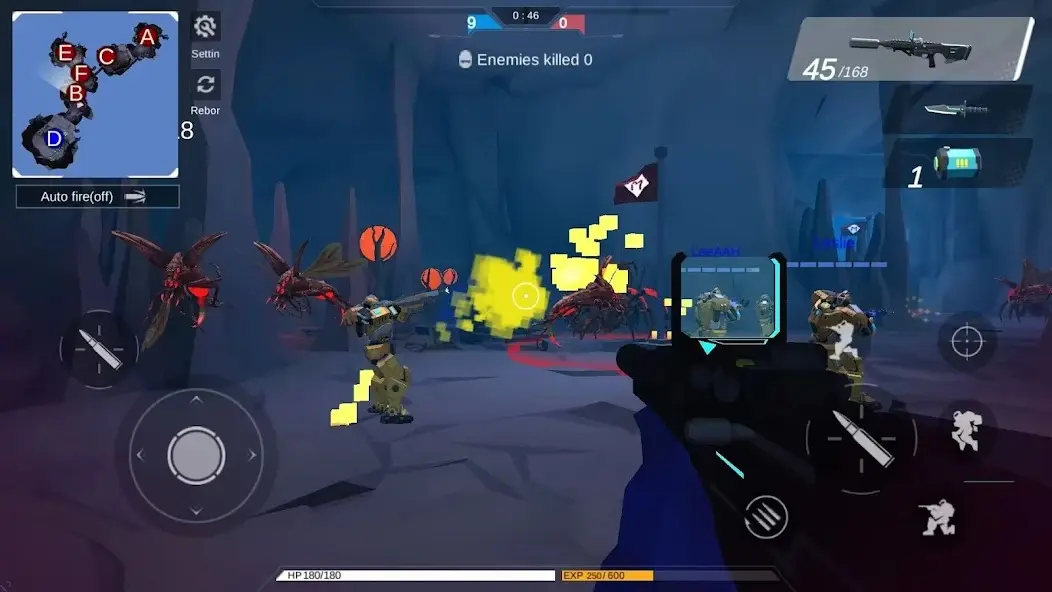
Task: Select the silenced rifle weapon slot
Action: 910,48
